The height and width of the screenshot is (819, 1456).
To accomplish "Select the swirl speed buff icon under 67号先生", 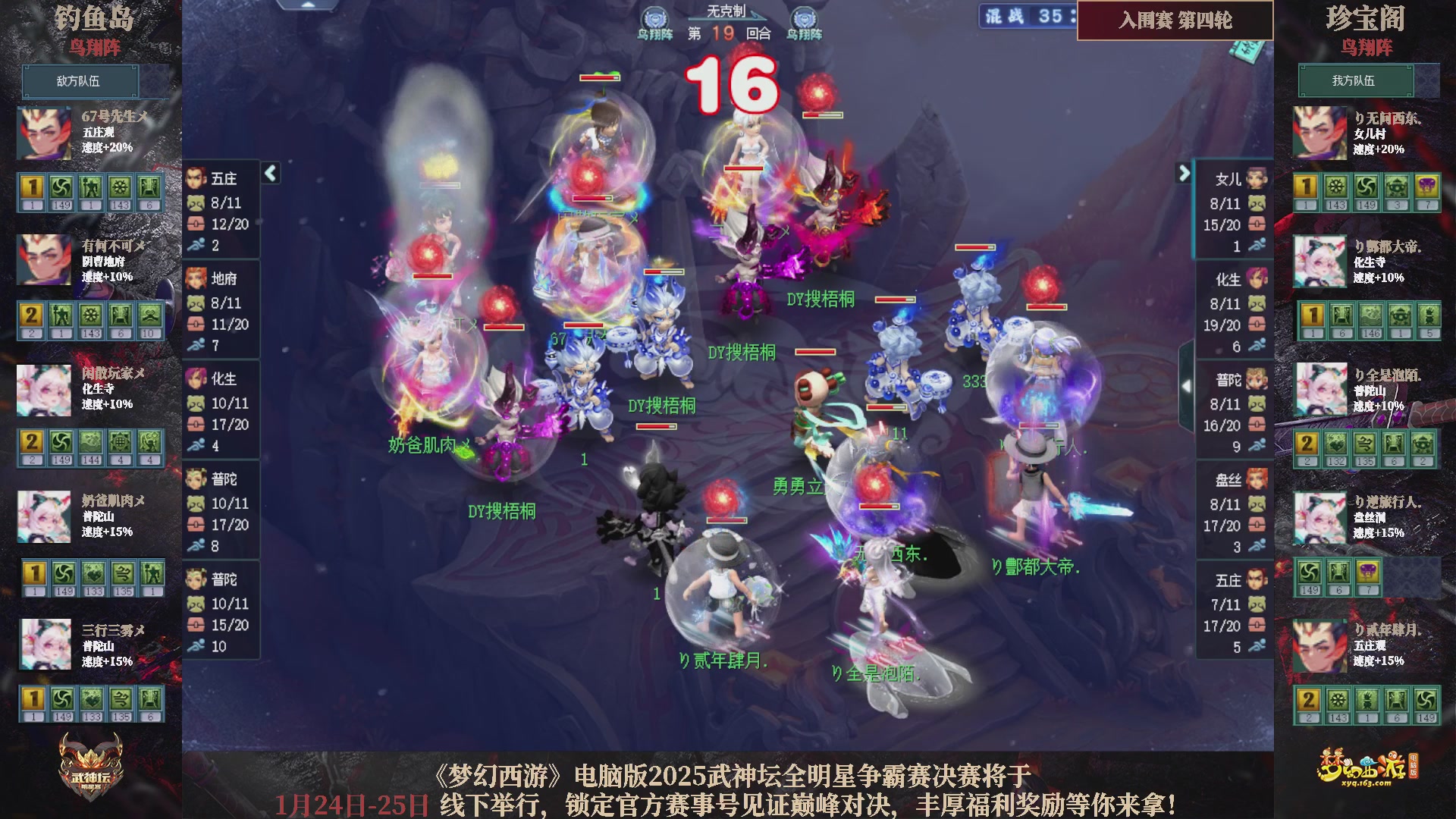I will point(62,188).
